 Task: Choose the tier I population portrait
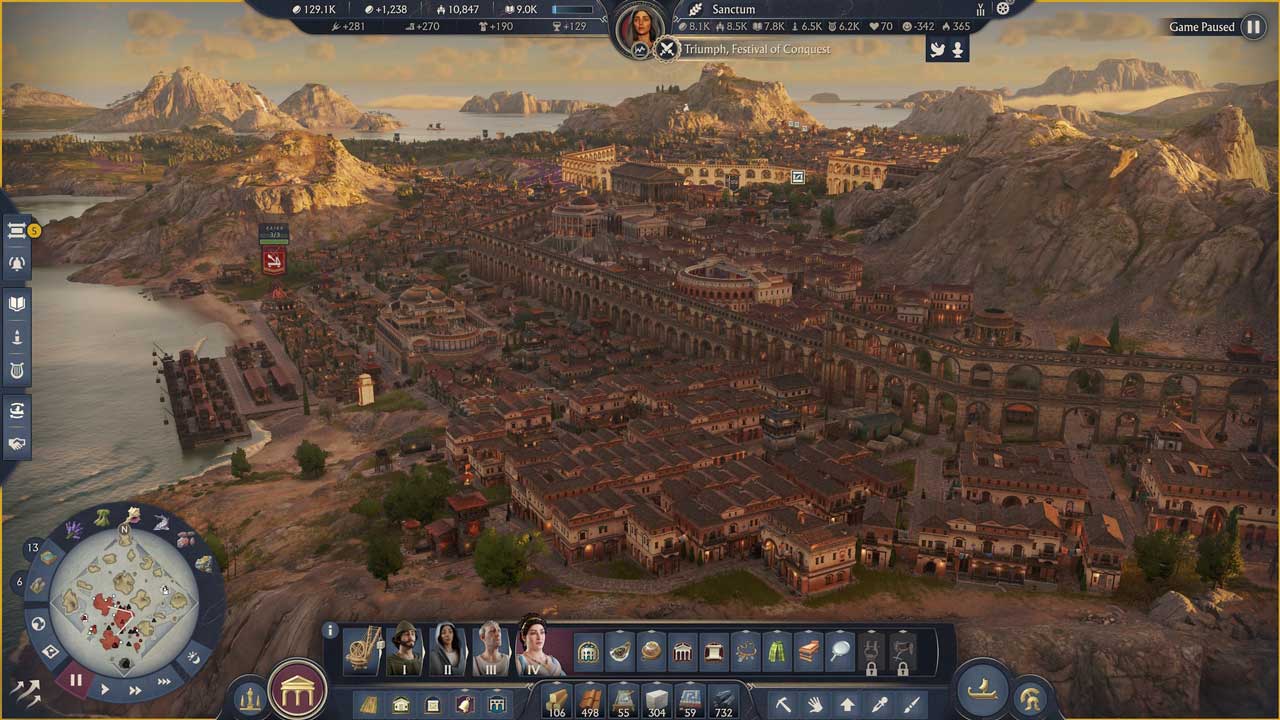pyautogui.click(x=405, y=650)
